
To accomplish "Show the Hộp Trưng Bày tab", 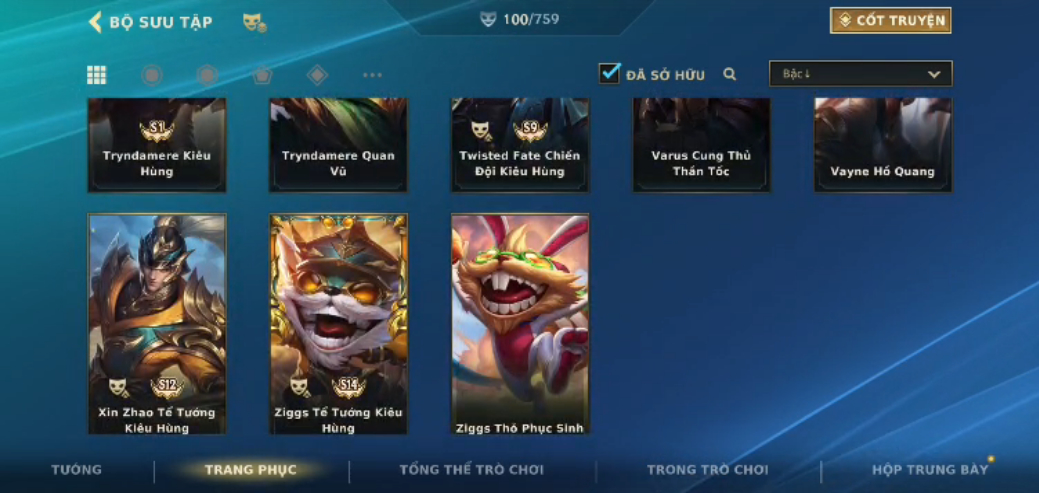I will 930,470.
